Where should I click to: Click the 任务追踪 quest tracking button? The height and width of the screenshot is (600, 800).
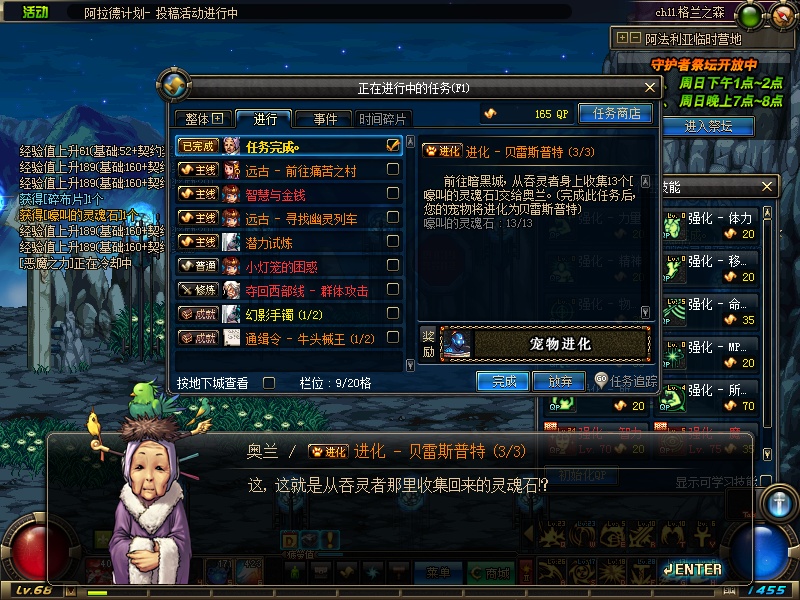626,381
